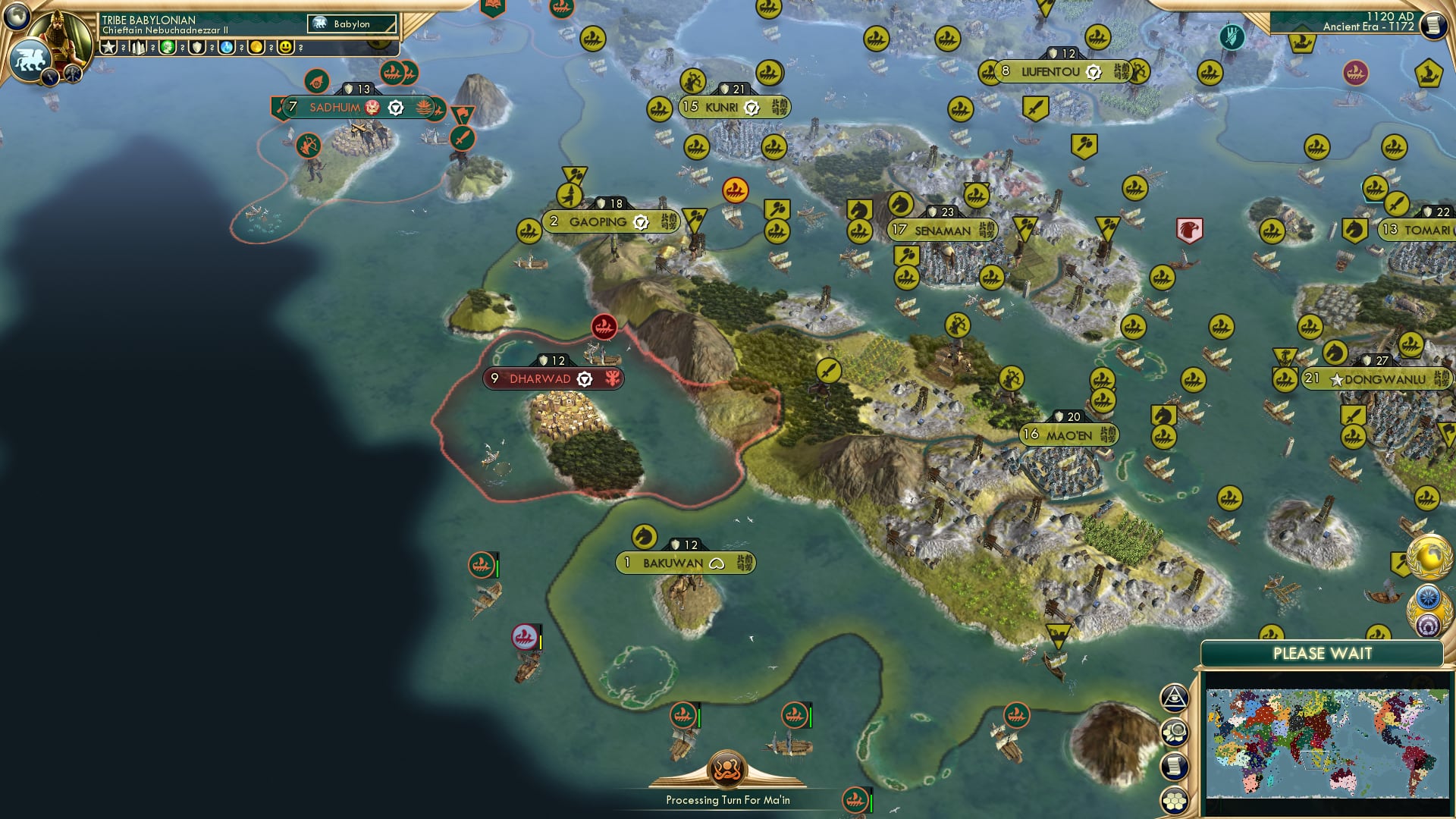Toggle map reveal with the eye icon
Viewport: 1456px width, 819px height.
pos(1173,698)
